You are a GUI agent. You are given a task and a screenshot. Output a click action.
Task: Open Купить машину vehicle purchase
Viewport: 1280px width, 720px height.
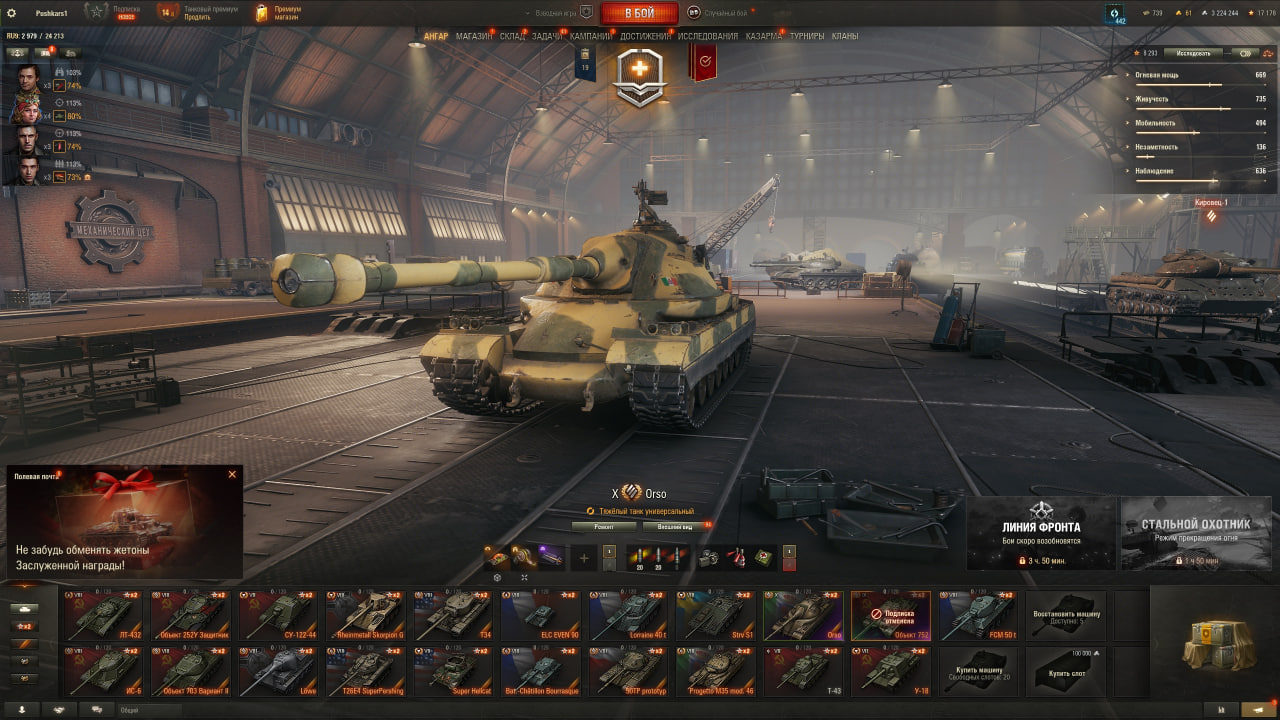coord(978,671)
